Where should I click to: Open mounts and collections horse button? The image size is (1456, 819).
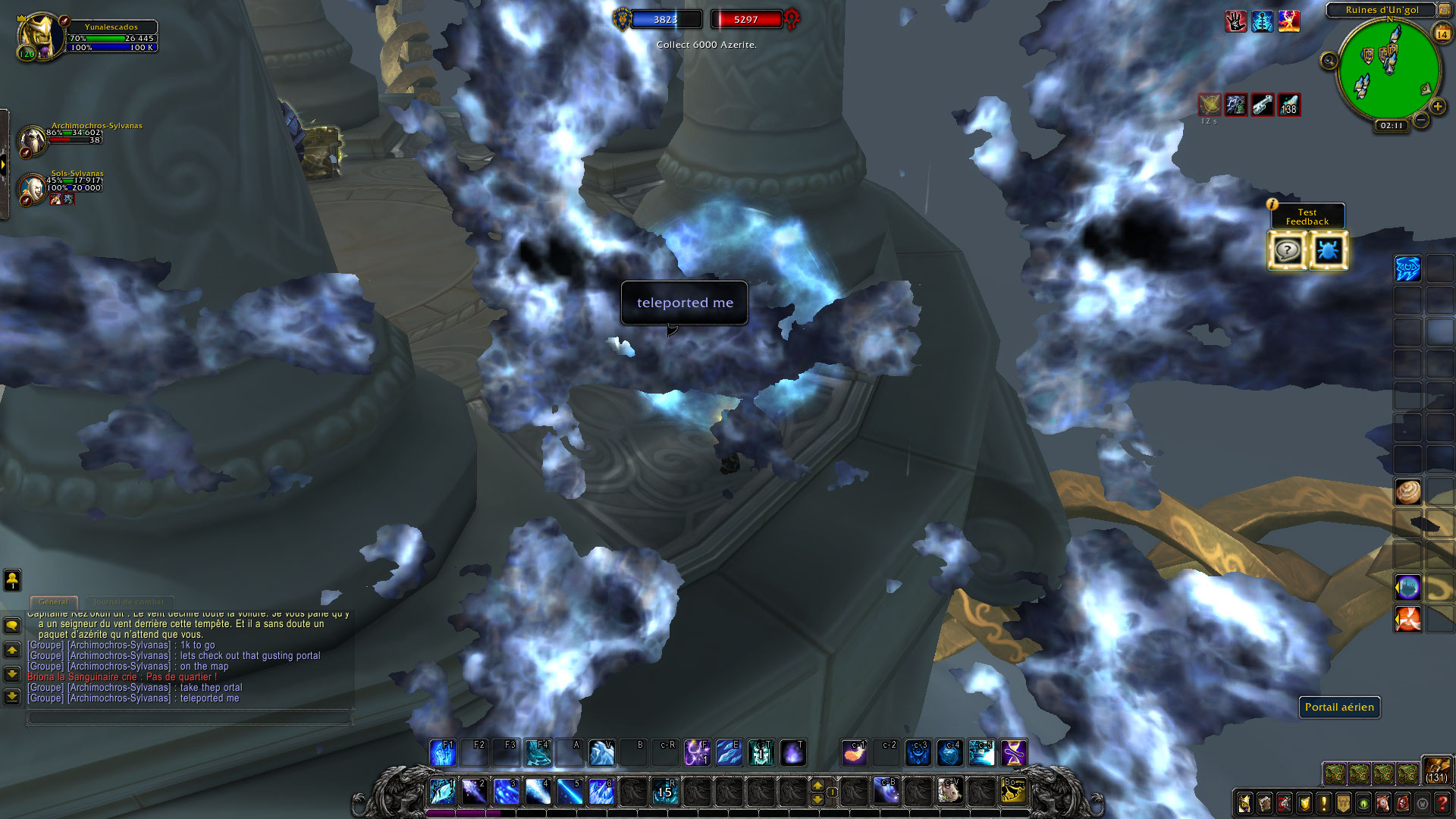(1382, 802)
